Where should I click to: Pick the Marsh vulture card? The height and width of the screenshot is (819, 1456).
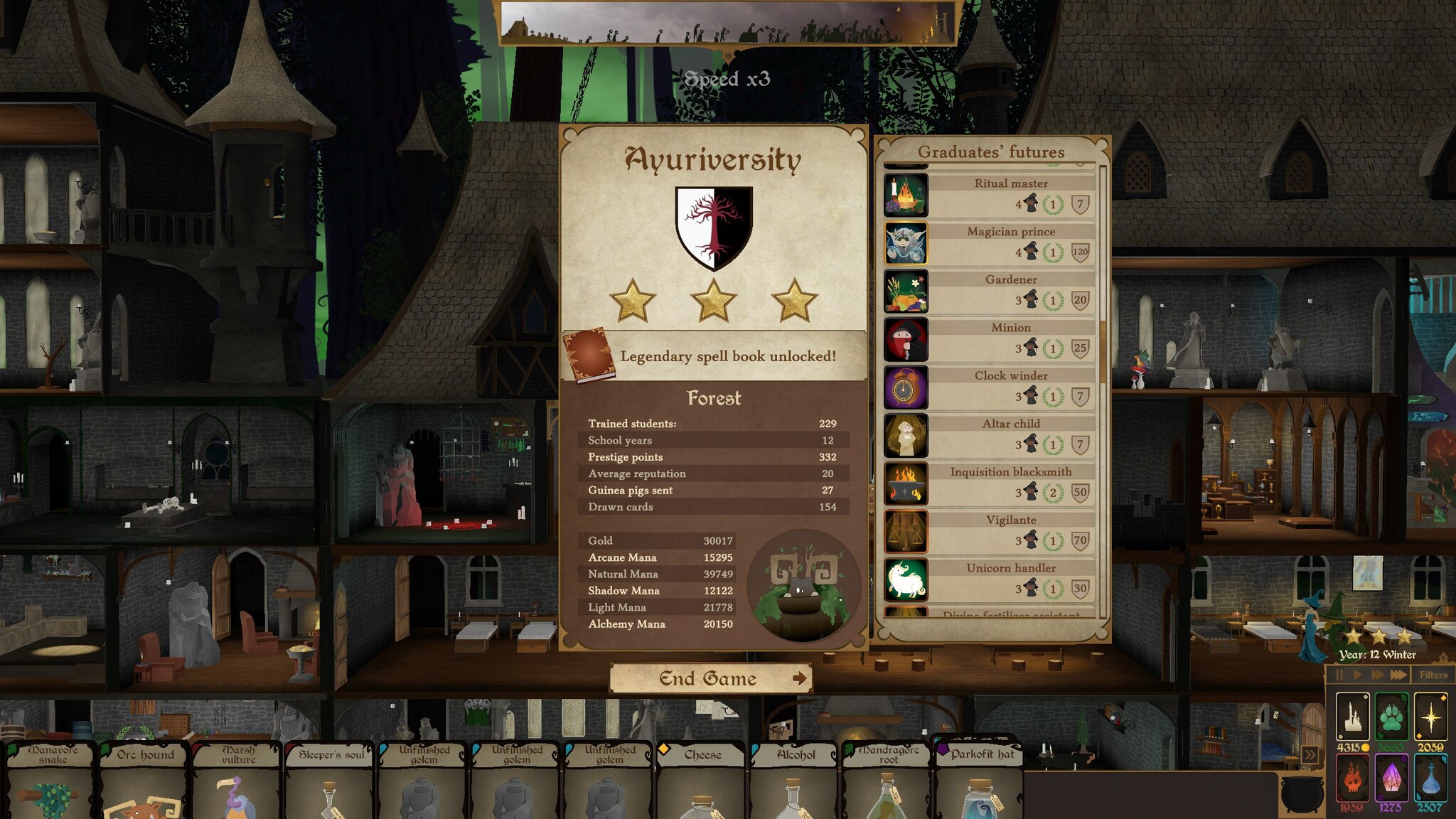(238, 782)
